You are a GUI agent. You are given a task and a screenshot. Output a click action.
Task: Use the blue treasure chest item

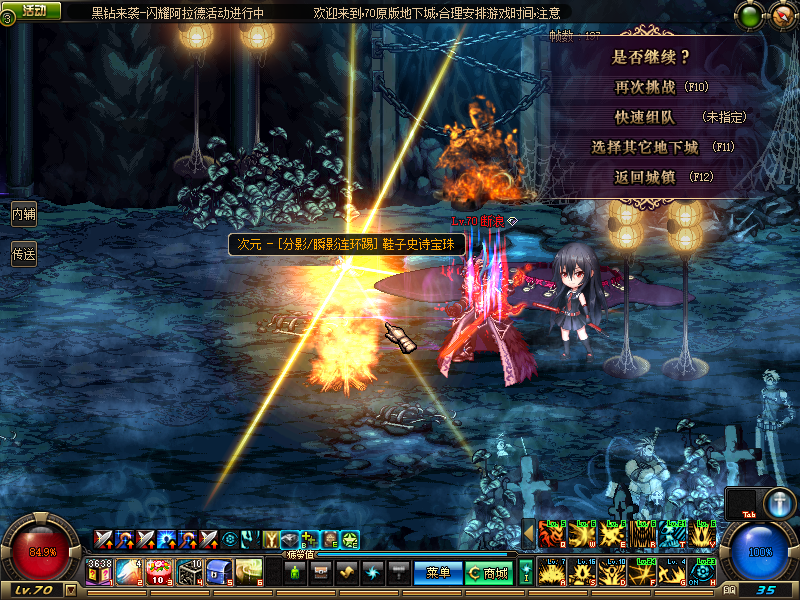(x=219, y=572)
